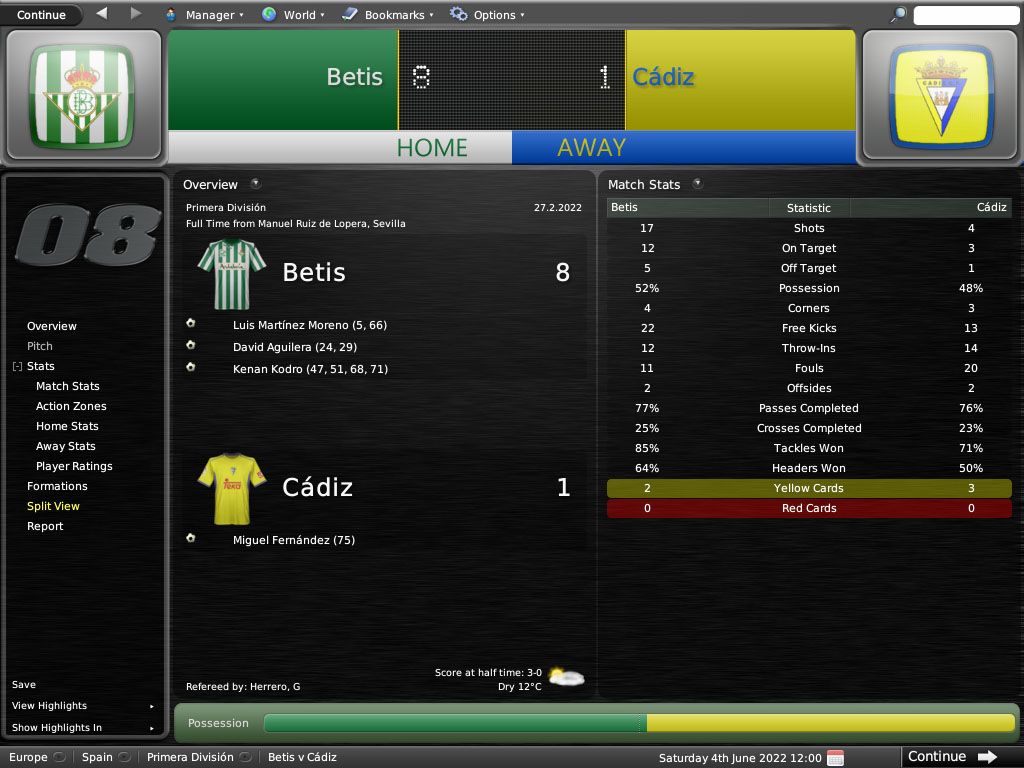1024x768 pixels.
Task: Collapse the Stats tree section
Action: click(x=17, y=367)
